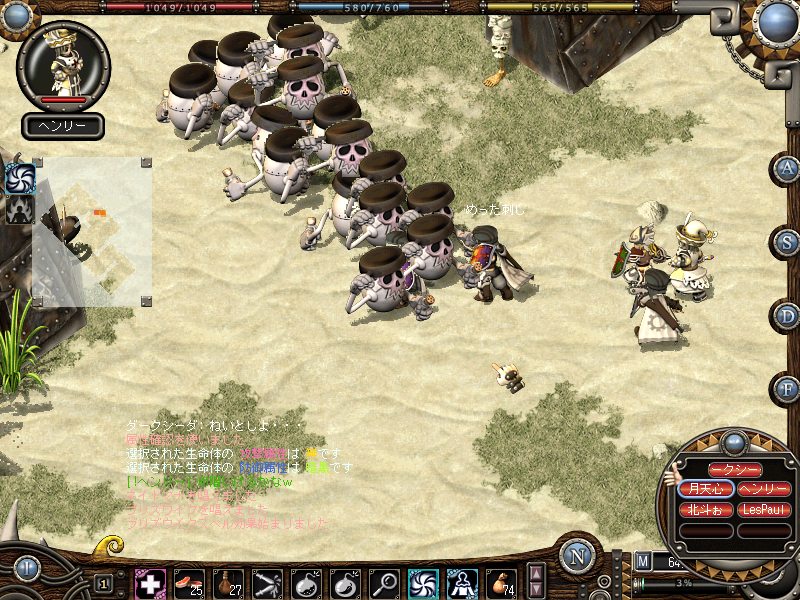The height and width of the screenshot is (600, 800).
Task: Use the potion flask with 27 count
Action: (228, 583)
